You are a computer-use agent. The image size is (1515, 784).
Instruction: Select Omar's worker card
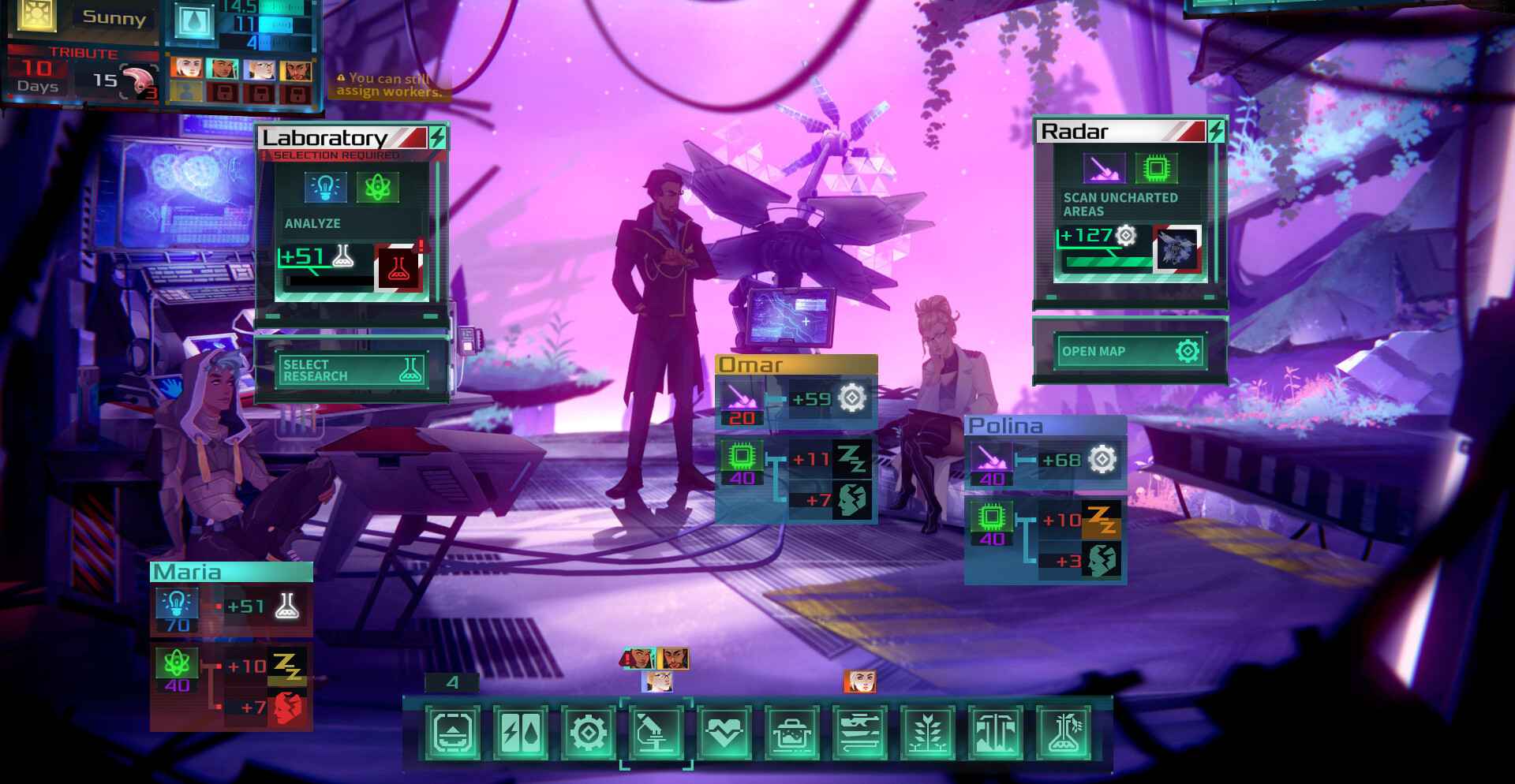pyautogui.click(x=796, y=364)
